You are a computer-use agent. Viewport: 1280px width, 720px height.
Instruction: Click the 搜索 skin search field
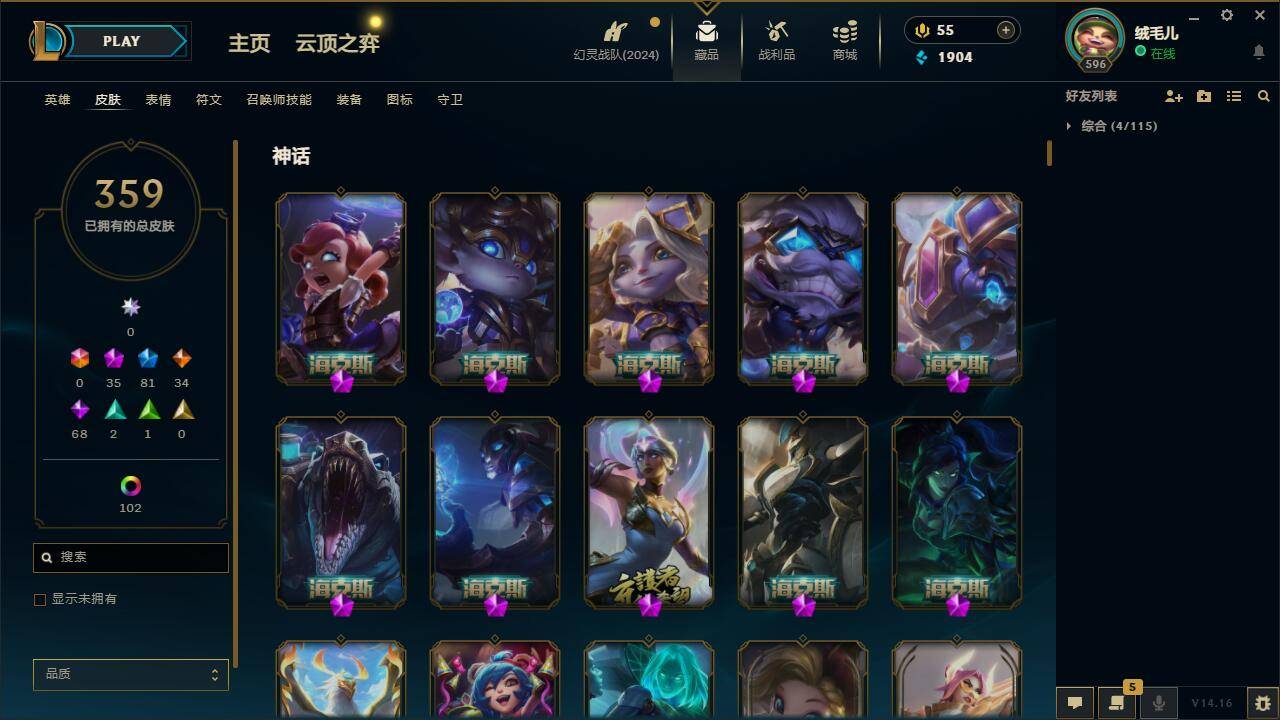(x=130, y=557)
